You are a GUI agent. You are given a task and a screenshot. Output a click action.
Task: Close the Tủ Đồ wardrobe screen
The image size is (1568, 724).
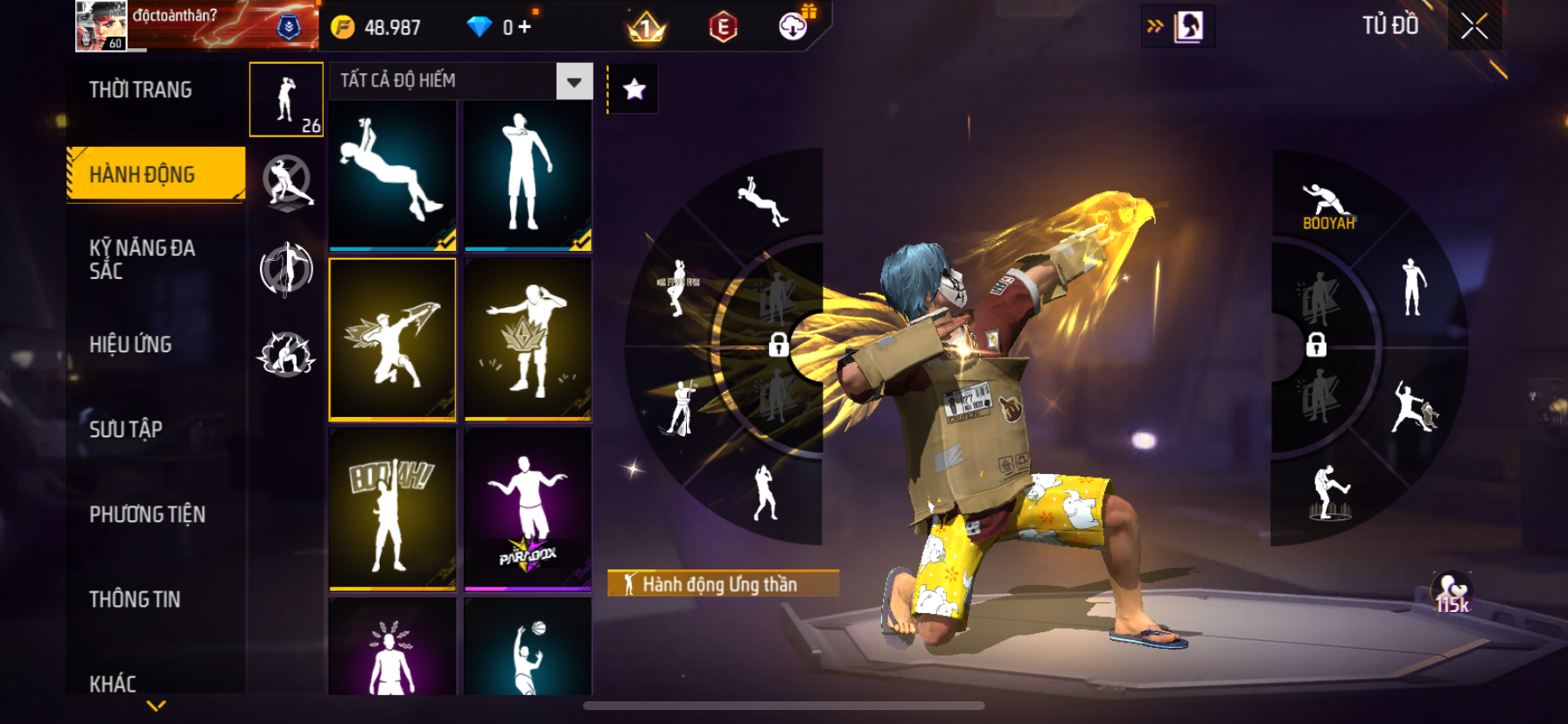[x=1474, y=26]
